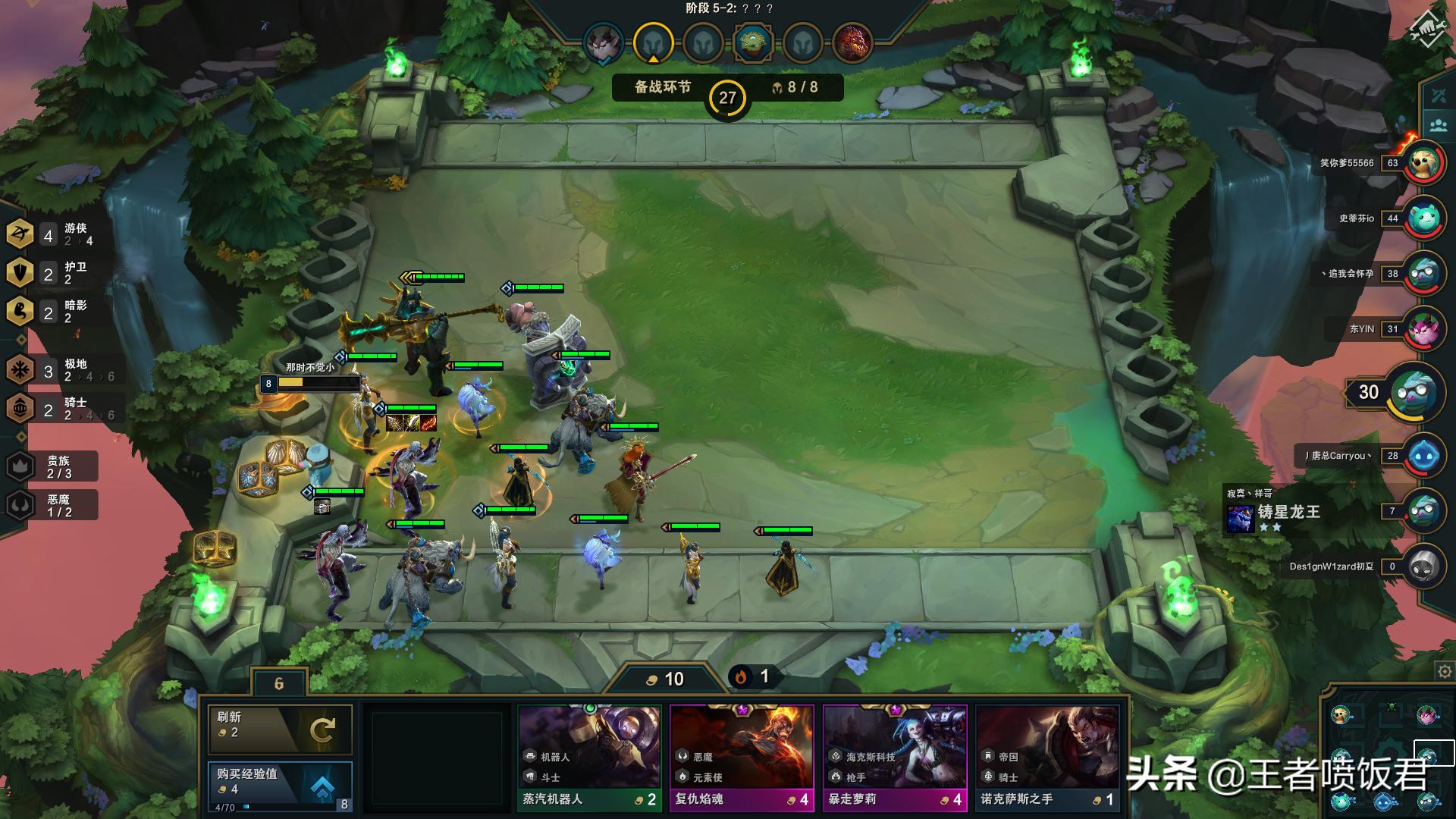Select the 诺克萨斯之手 shop card
Image resolution: width=1456 pixels, height=819 pixels.
point(1047,758)
